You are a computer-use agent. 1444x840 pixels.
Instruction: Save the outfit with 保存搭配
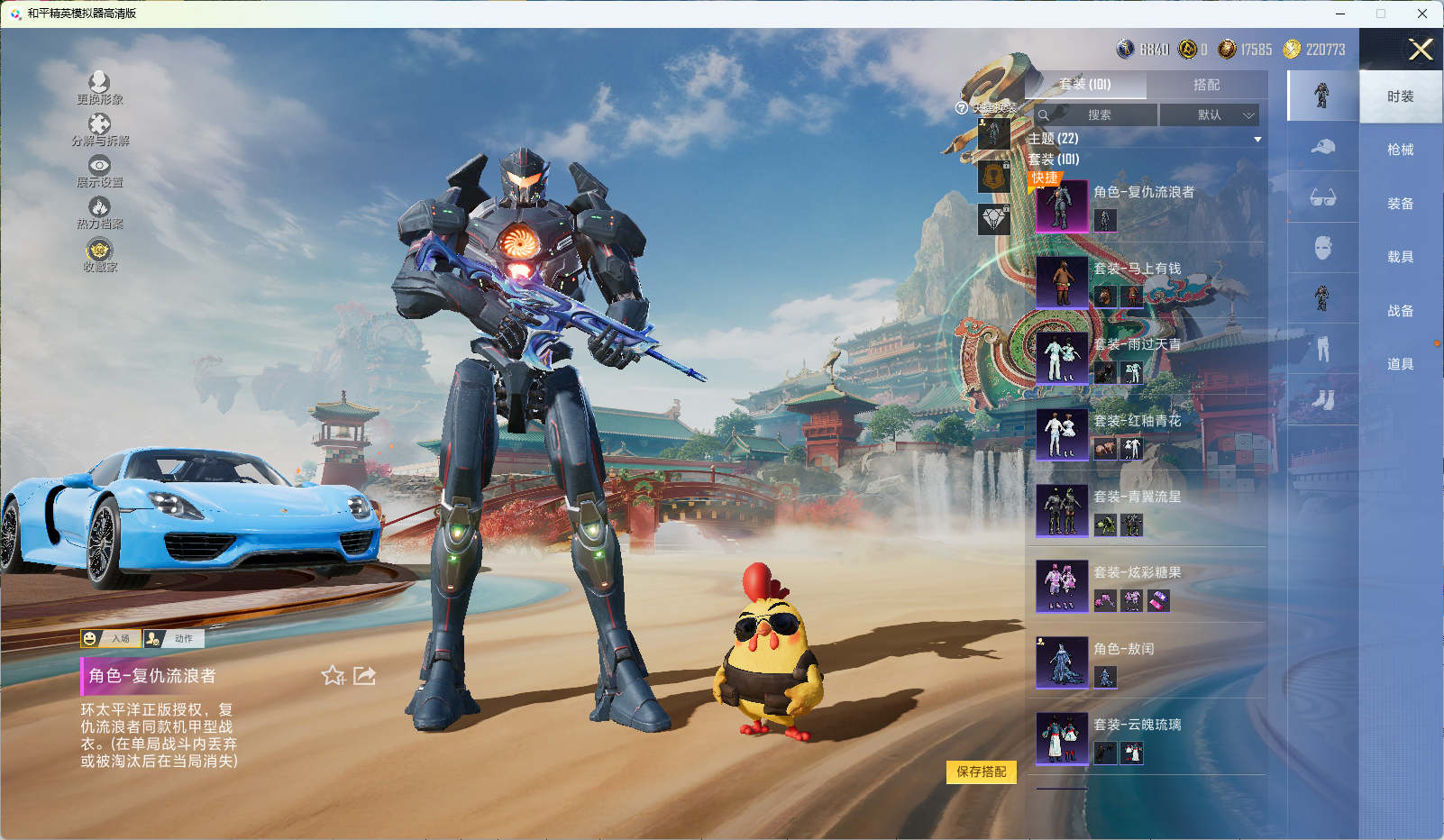[981, 772]
